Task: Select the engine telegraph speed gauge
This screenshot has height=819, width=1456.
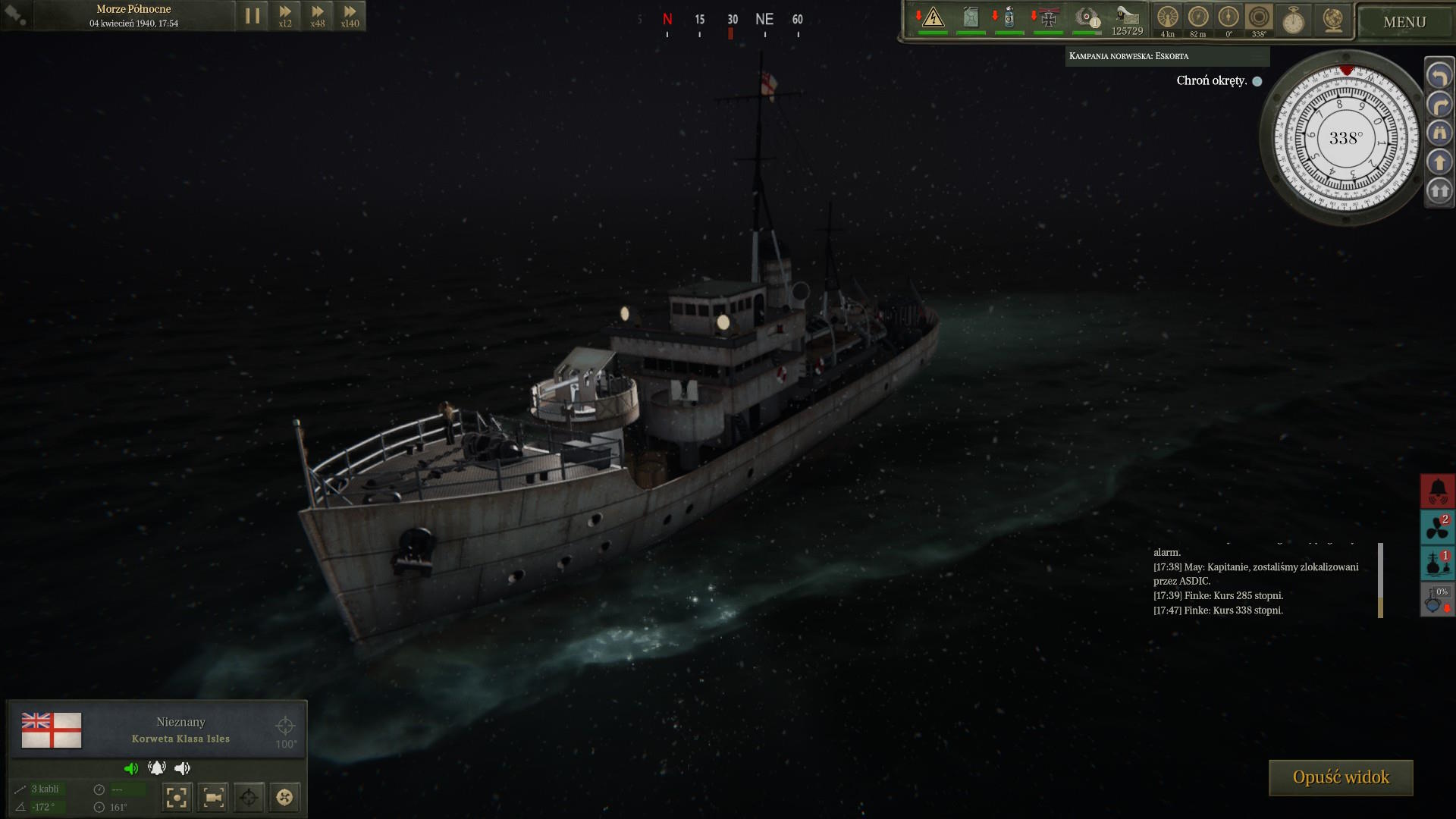Action: [1168, 17]
